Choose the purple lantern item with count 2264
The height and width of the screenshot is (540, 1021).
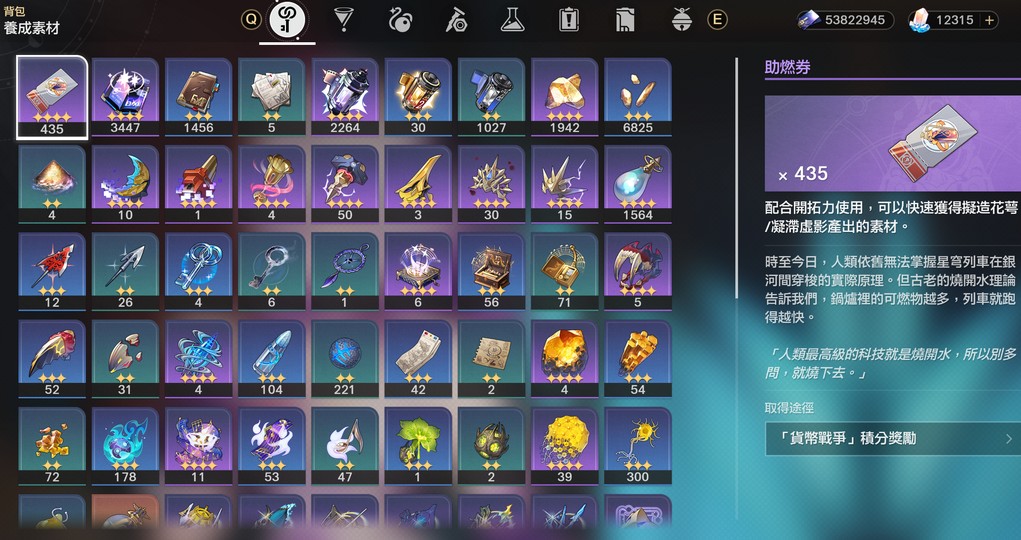345,96
